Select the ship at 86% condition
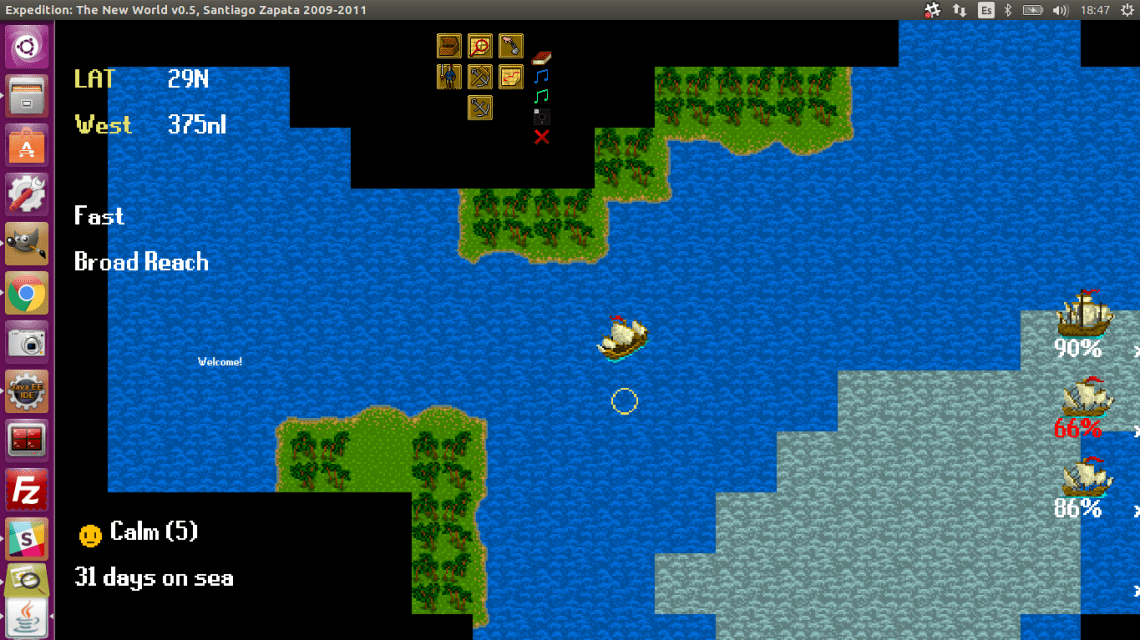This screenshot has width=1140, height=640. (1085, 477)
